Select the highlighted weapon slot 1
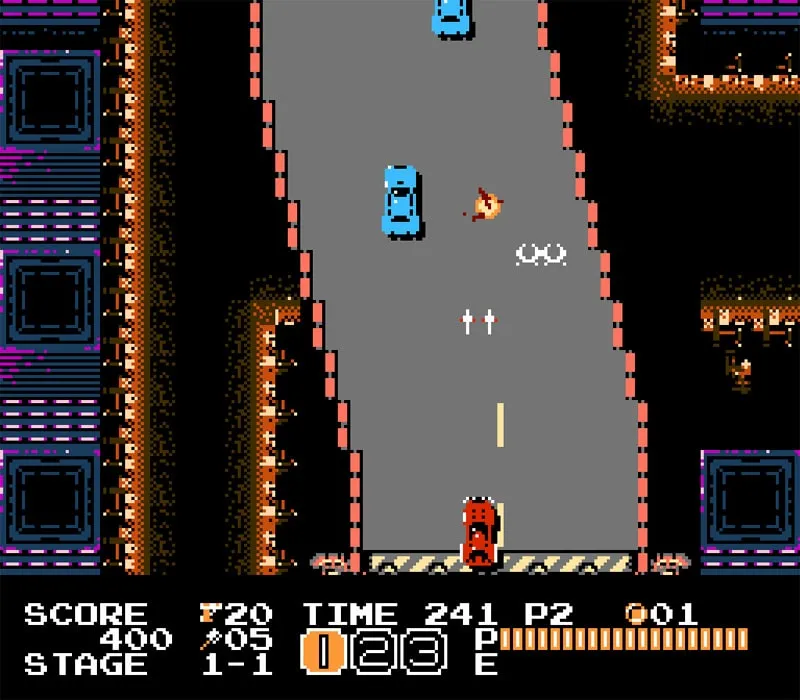The height and width of the screenshot is (700, 800). (323, 652)
